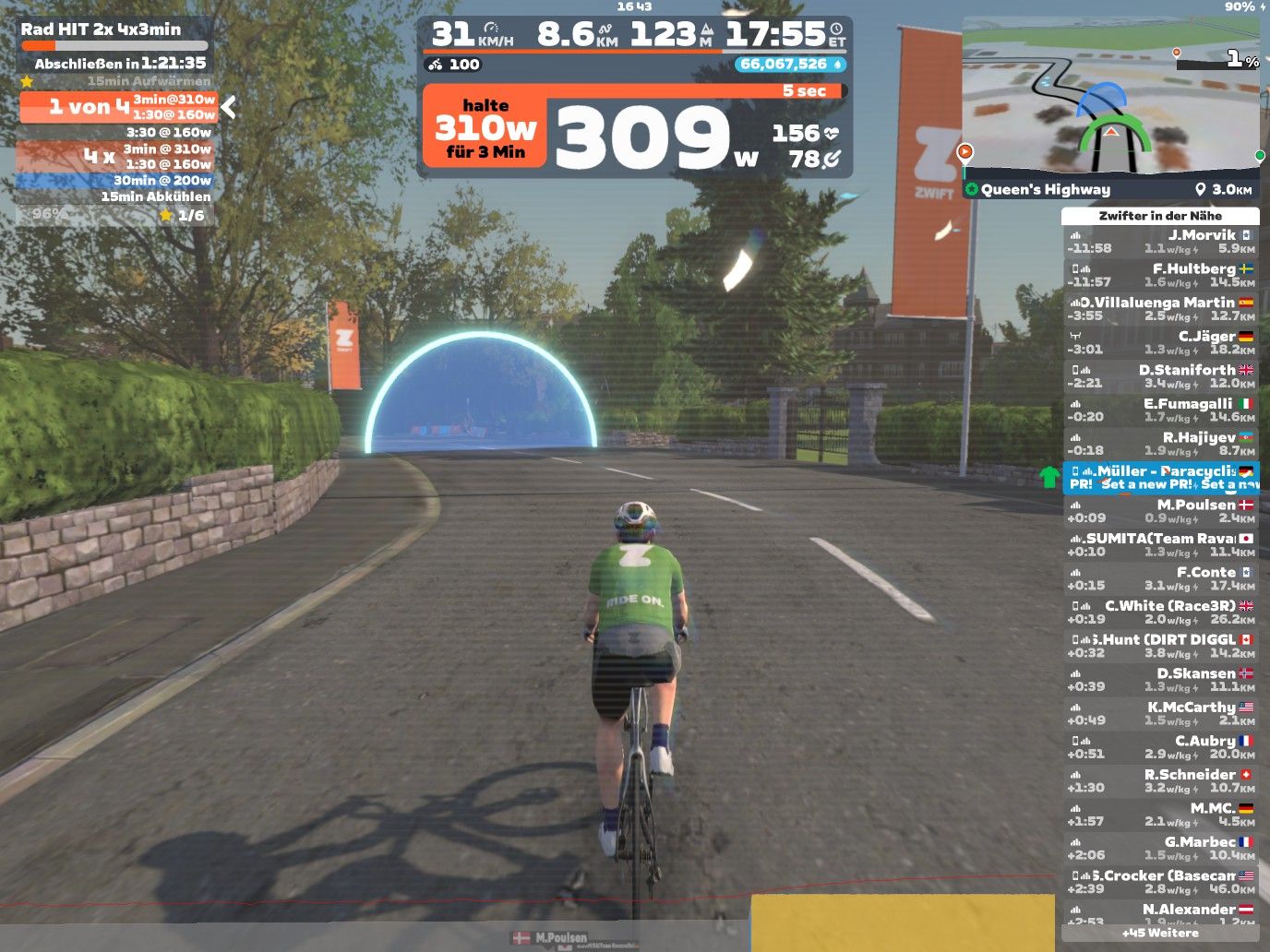Screen dimensions: 1270x952
Task: Choose F.Hultberg from the rider list
Action: (x=1160, y=275)
